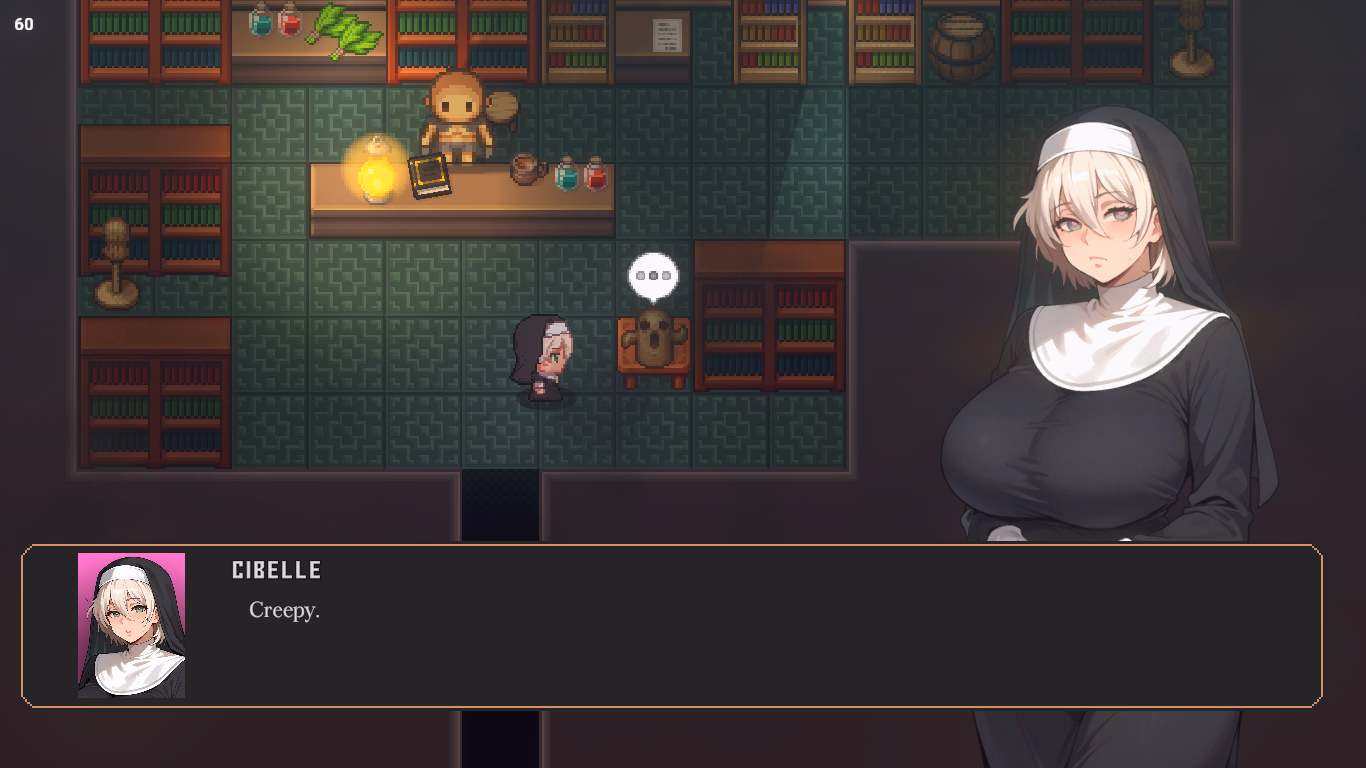
Task: Advance the dialogue reading Creepy
Action: point(283,611)
